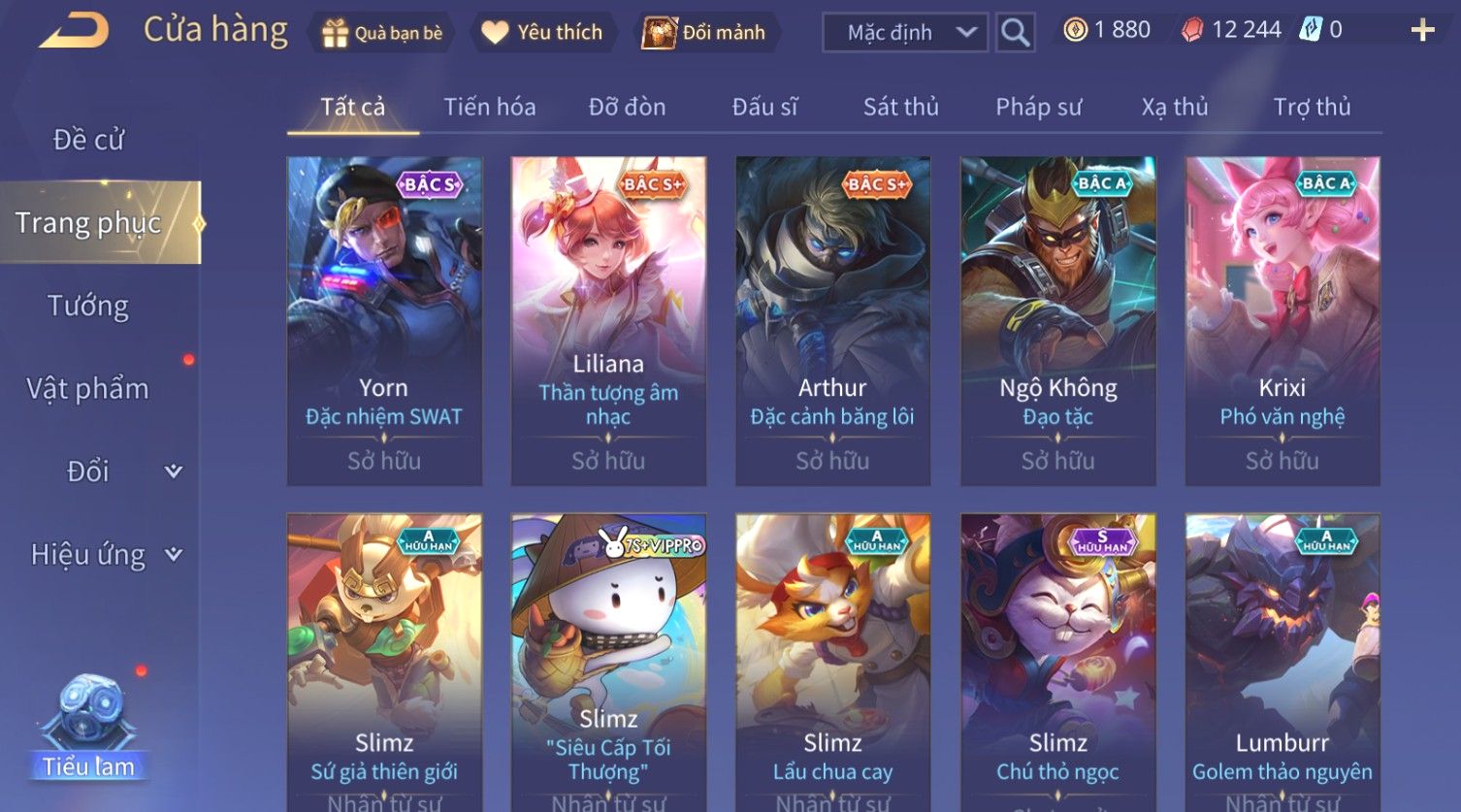The height and width of the screenshot is (812, 1461).
Task: Open the Tướng heroes section
Action: (x=88, y=306)
